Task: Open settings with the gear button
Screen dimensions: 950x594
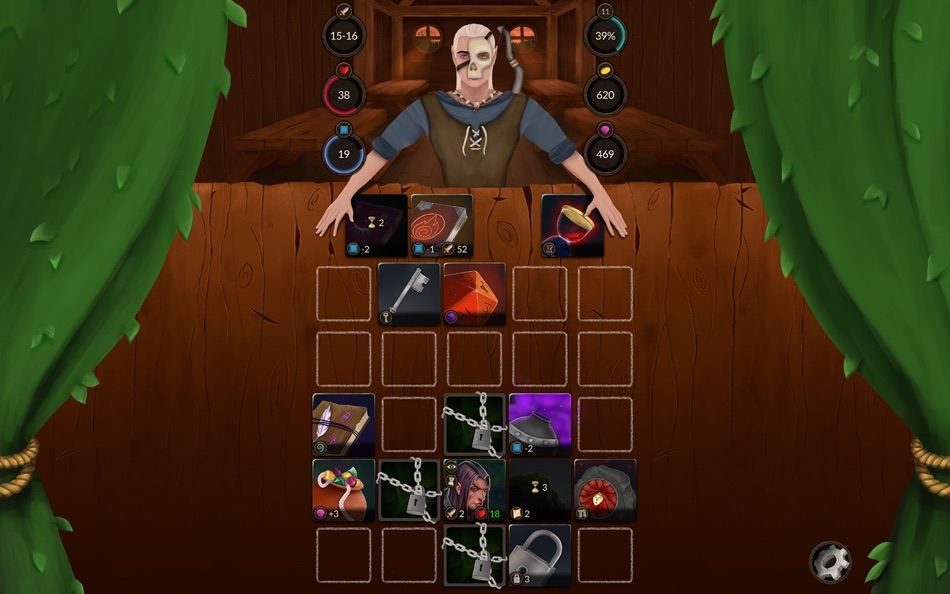Action: tap(830, 562)
